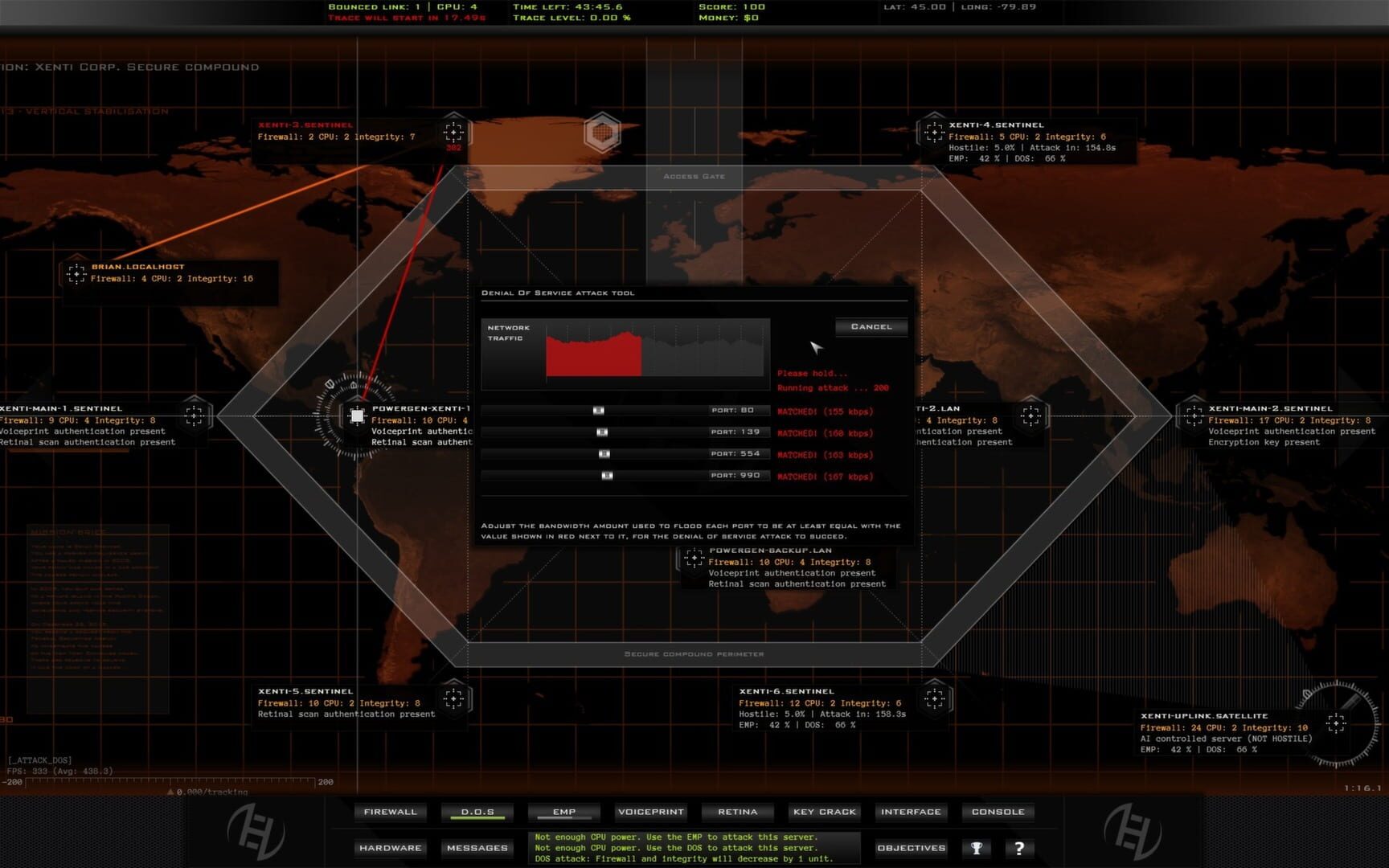
Task: Click the Access Gate hexagon icon
Action: 604,131
